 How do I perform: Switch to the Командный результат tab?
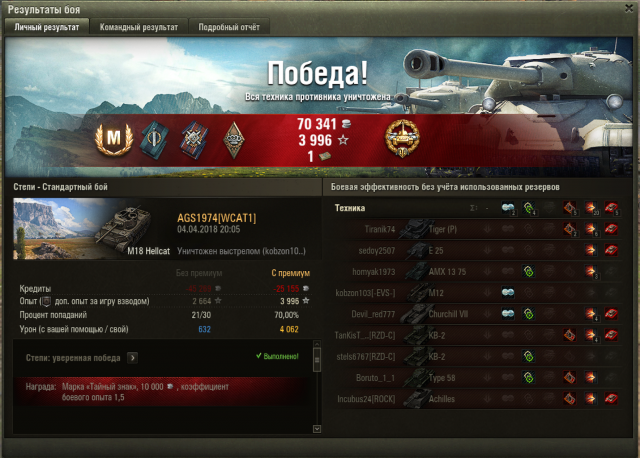click(138, 27)
